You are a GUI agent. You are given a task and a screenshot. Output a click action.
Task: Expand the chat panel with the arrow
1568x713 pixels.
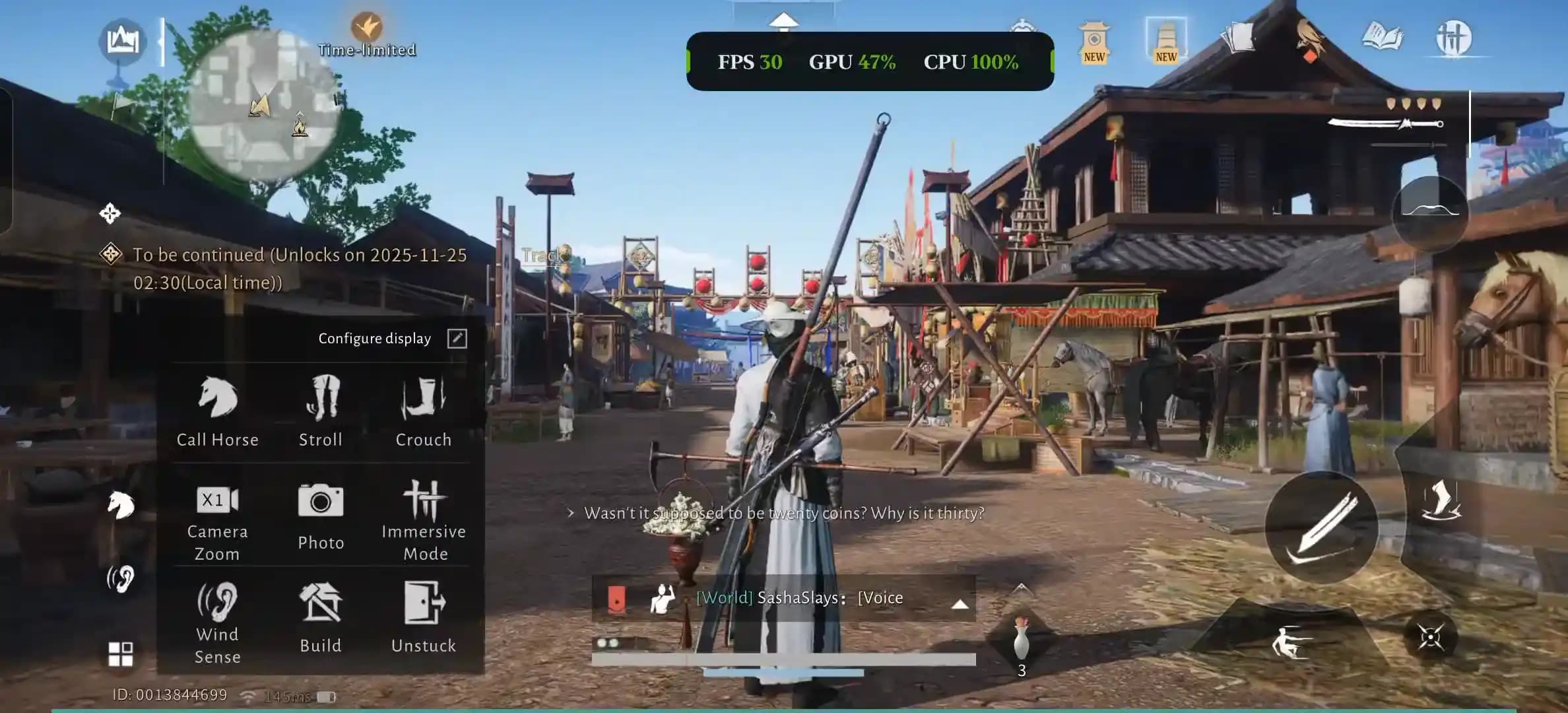tap(960, 603)
